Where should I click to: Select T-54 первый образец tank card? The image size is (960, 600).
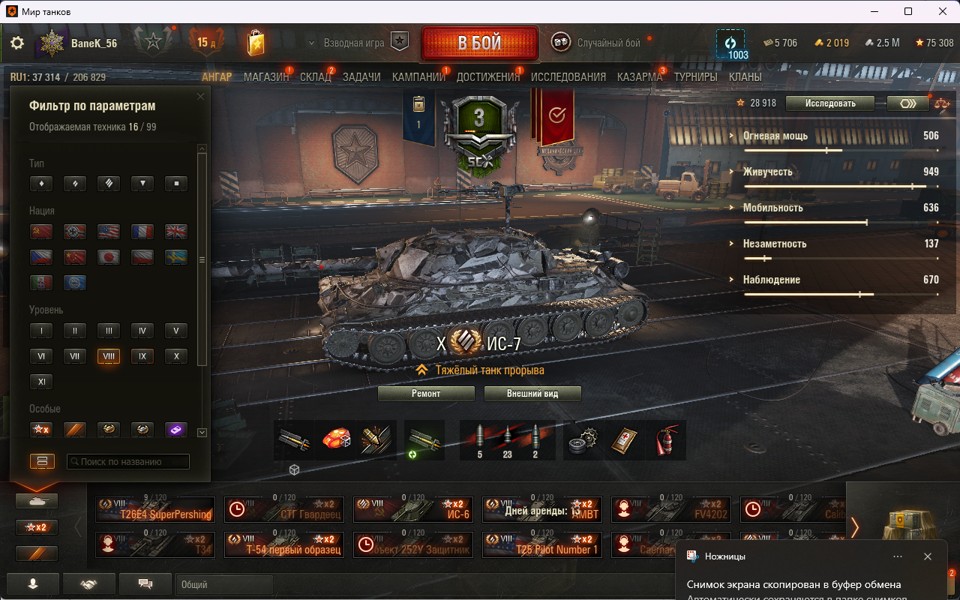pyautogui.click(x=284, y=544)
